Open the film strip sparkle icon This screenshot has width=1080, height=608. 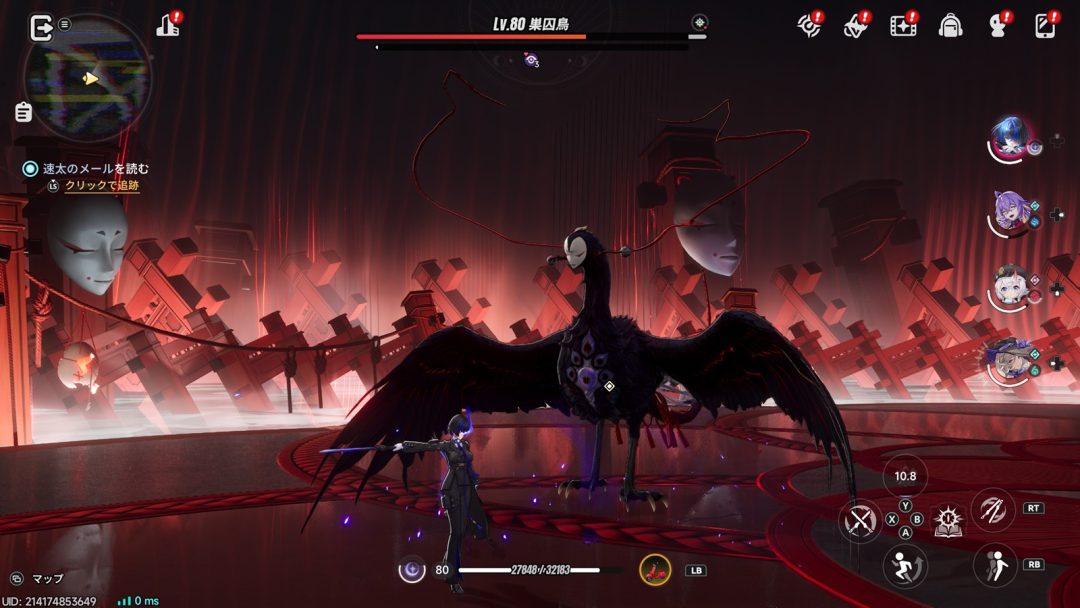coord(903,26)
